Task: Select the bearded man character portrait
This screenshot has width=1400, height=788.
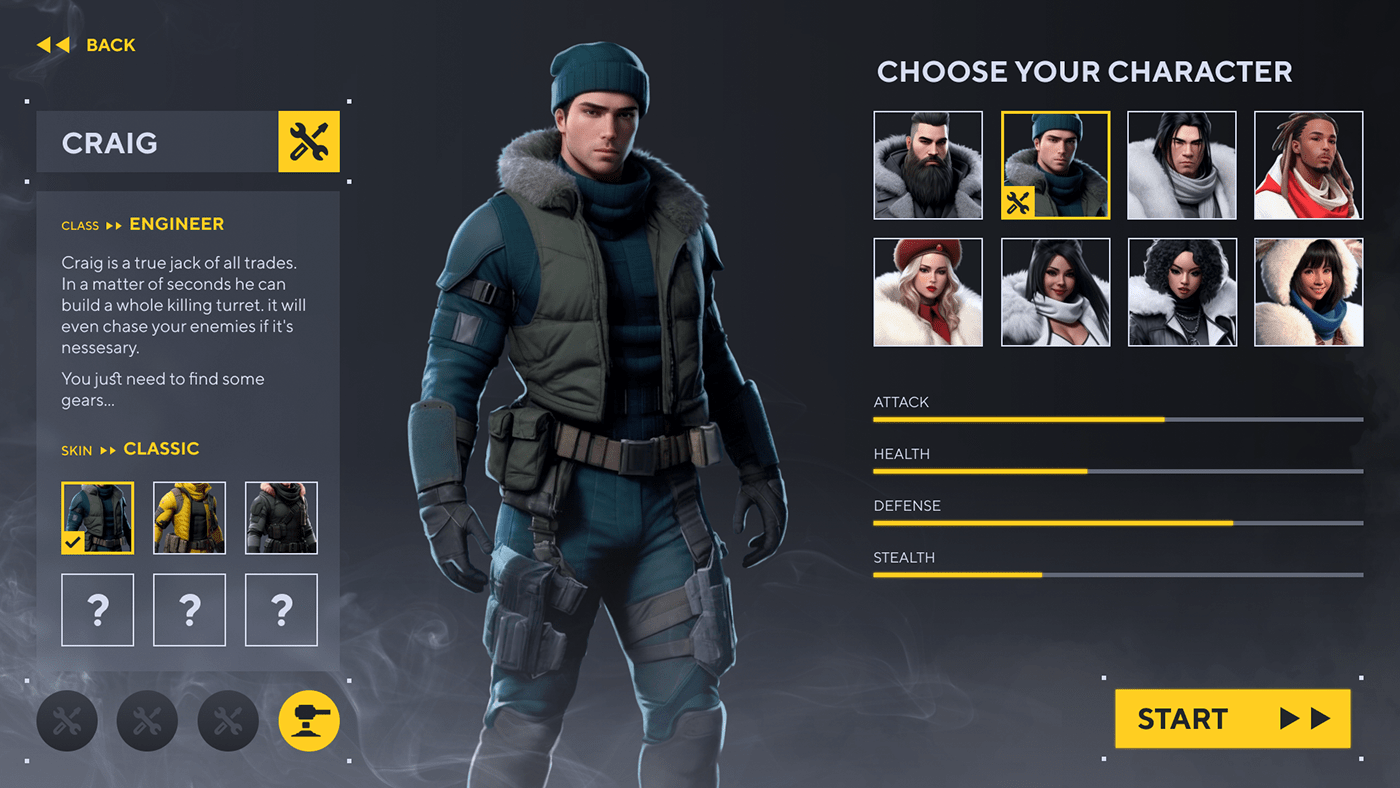Action: [x=928, y=165]
